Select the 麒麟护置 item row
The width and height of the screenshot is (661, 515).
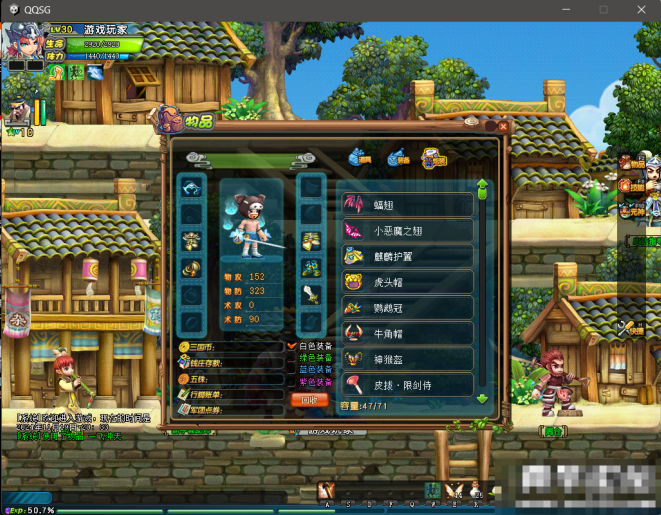(x=407, y=257)
